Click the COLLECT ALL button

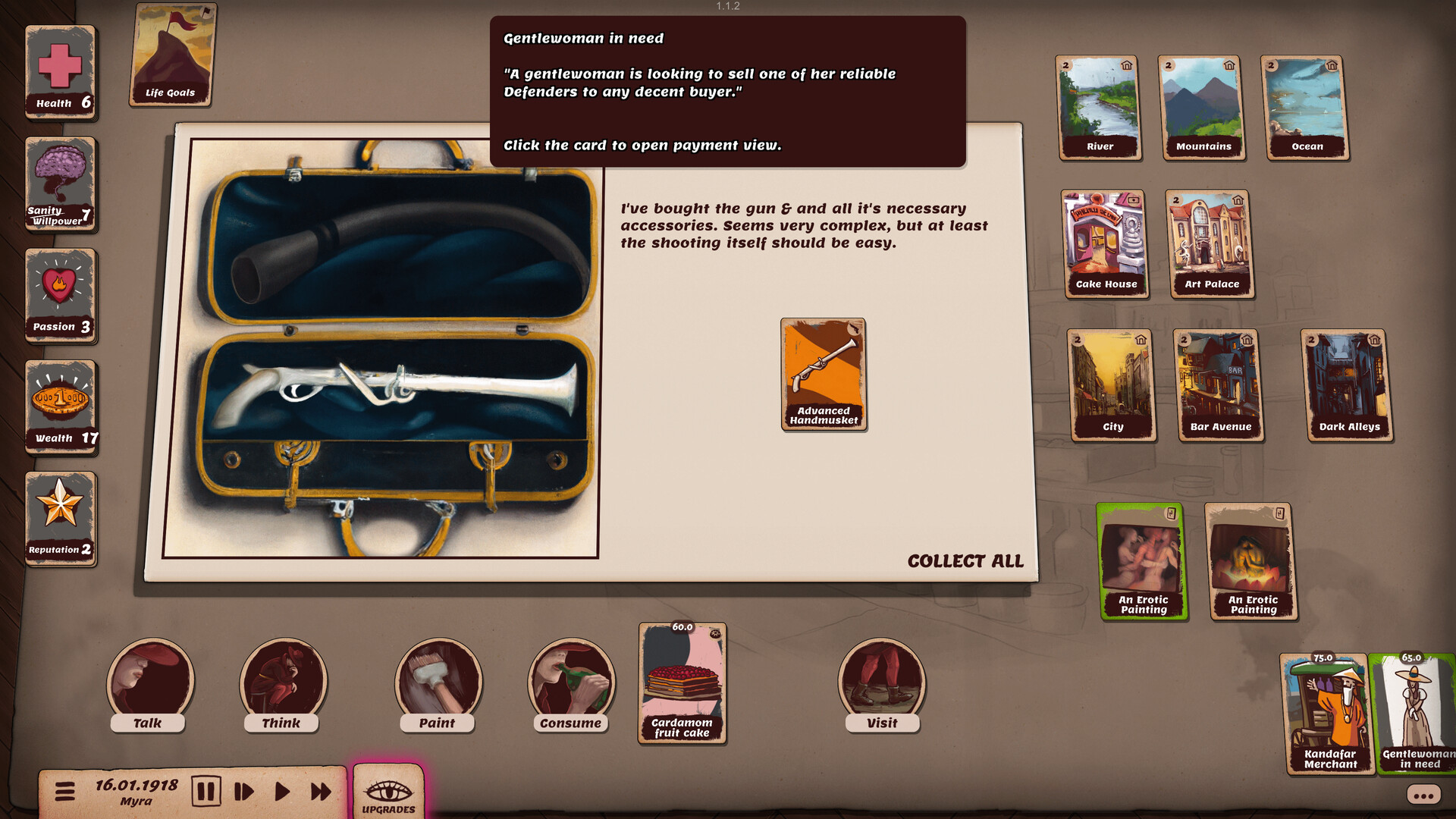965,561
